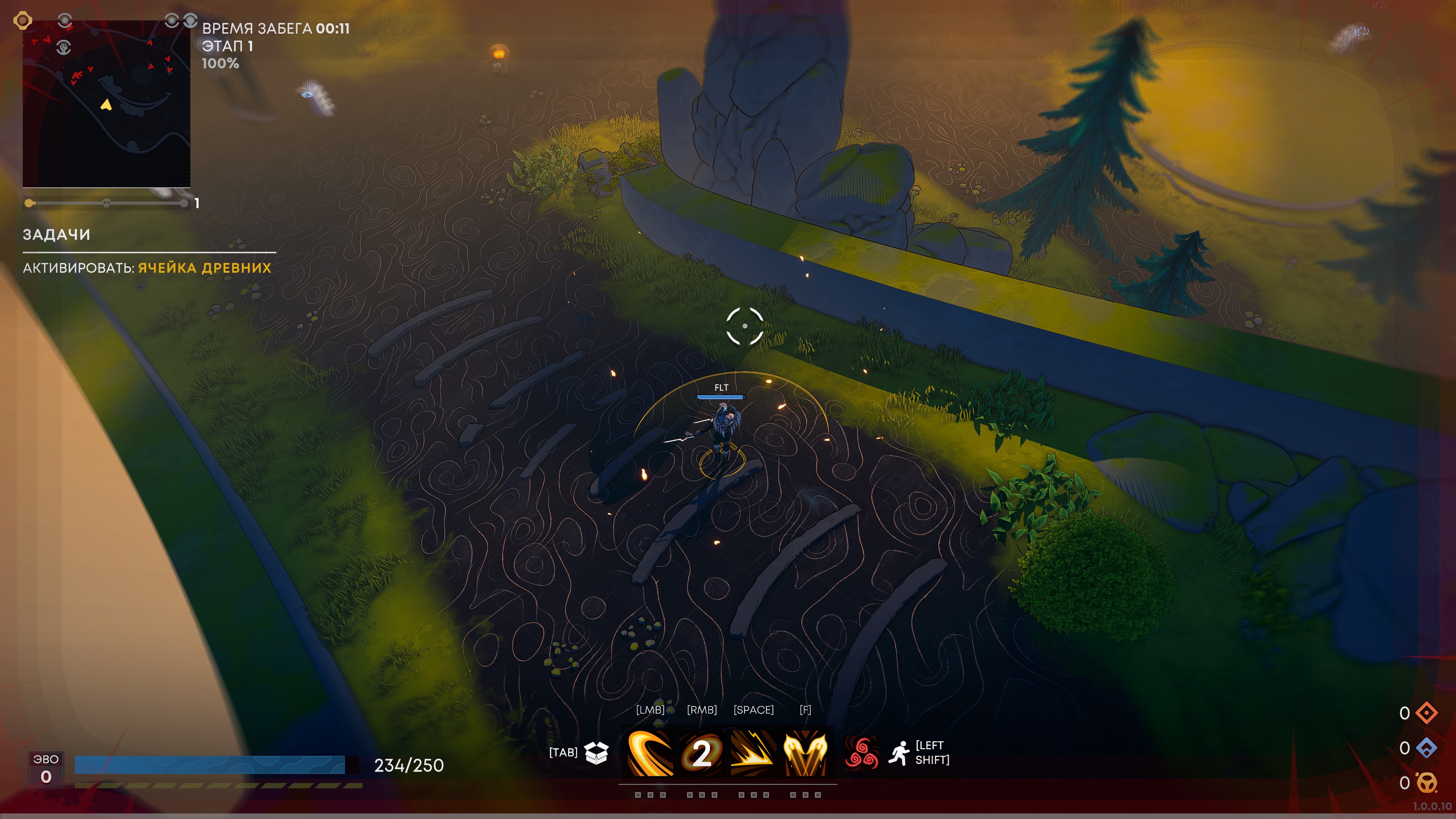Select the curved slash attack ability
1456x819 pixels.
(x=650, y=753)
